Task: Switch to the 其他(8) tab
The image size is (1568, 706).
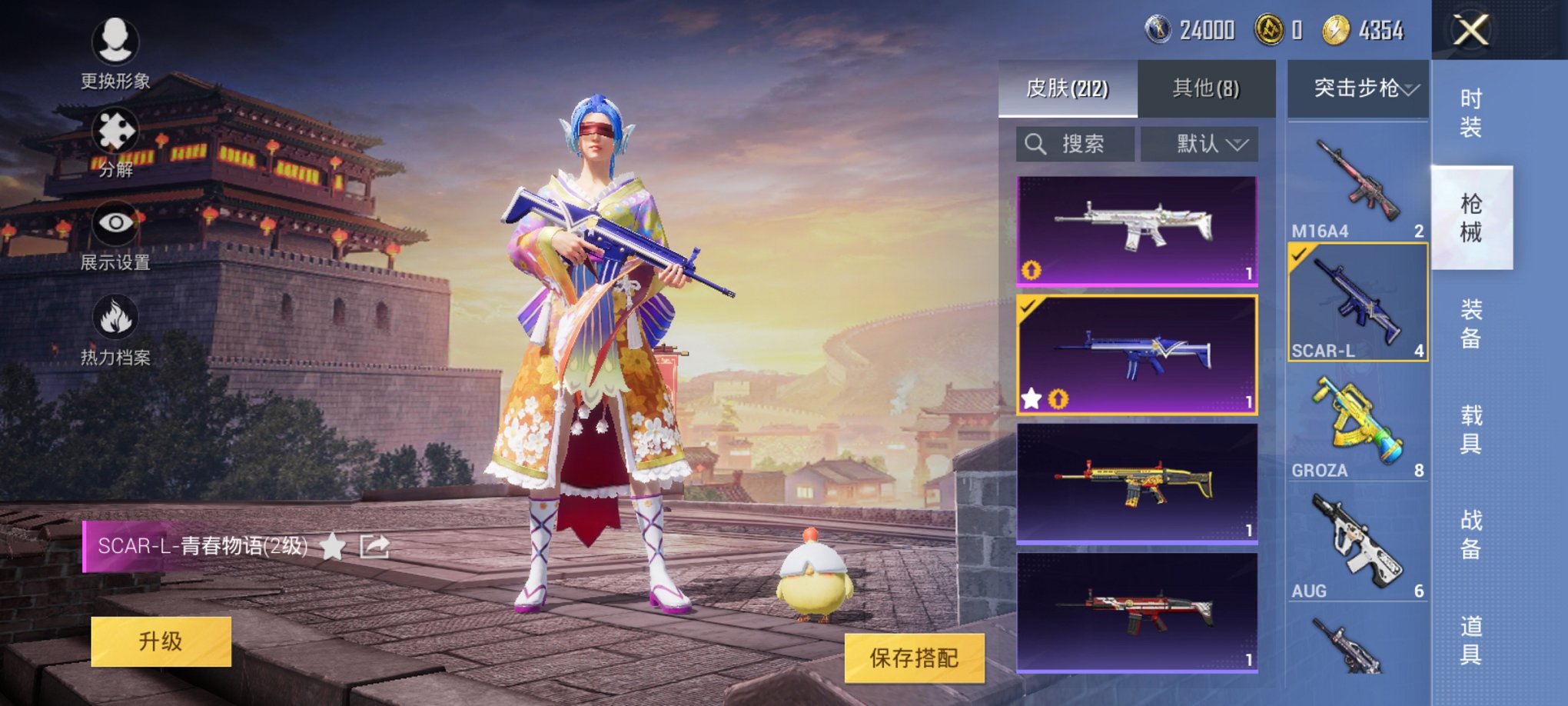Action: pyautogui.click(x=1208, y=89)
